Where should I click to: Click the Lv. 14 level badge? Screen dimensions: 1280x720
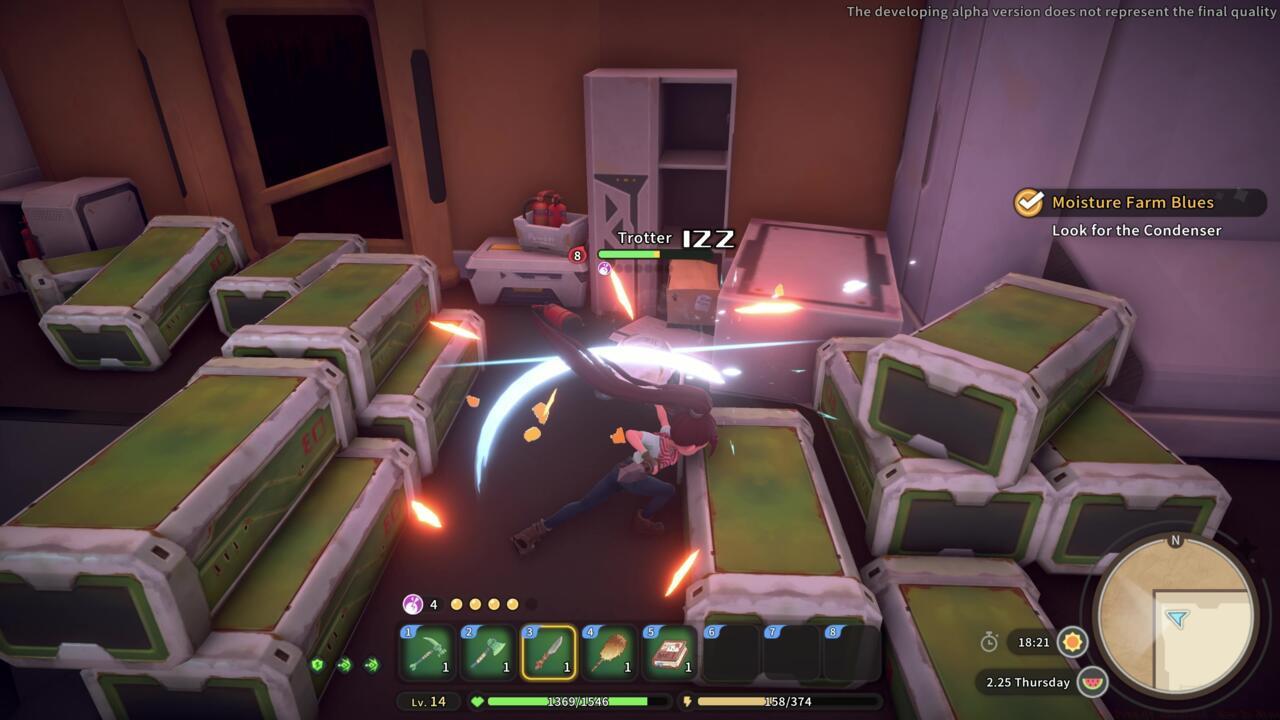(x=428, y=701)
